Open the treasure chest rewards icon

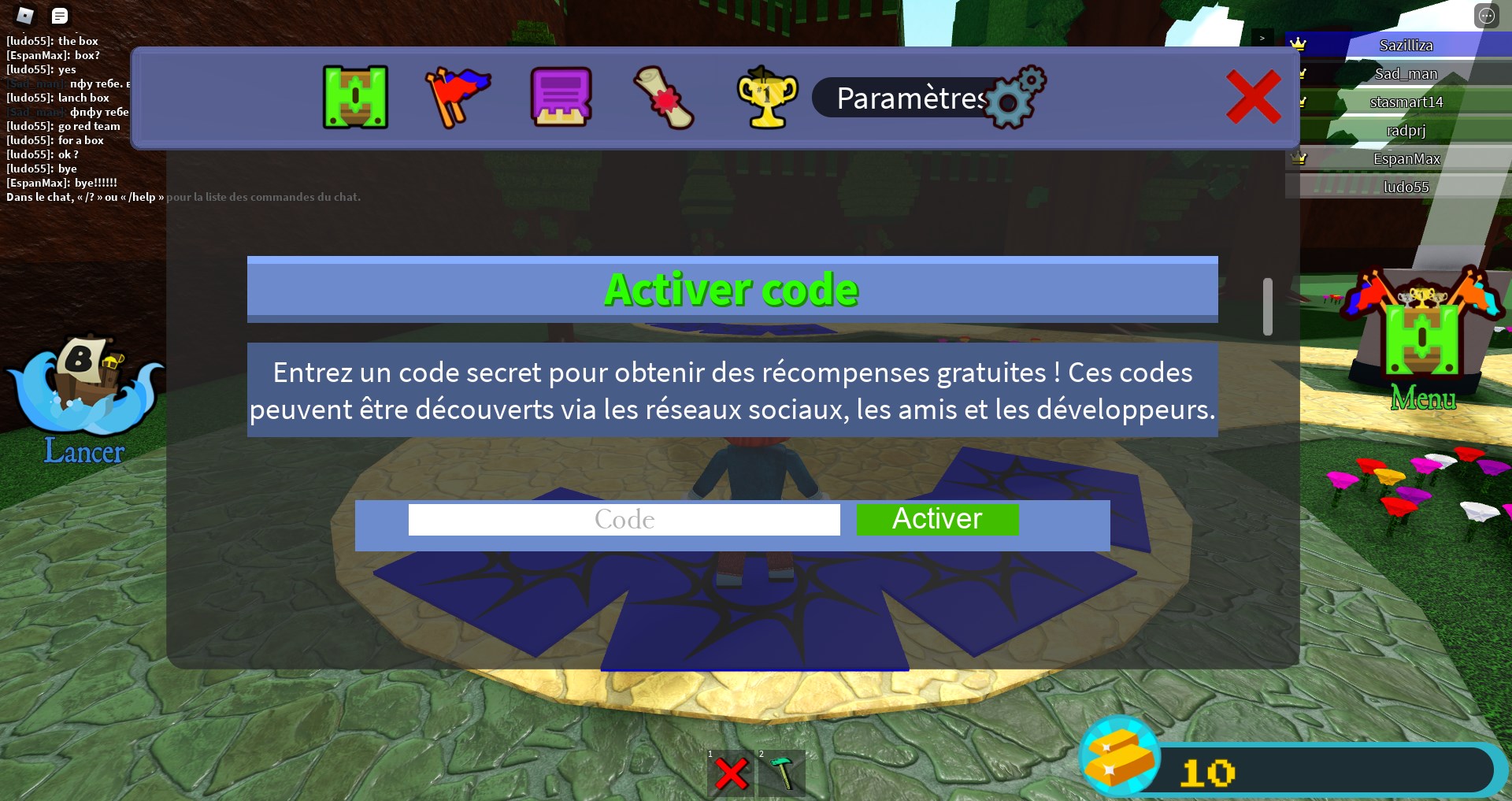click(x=355, y=98)
